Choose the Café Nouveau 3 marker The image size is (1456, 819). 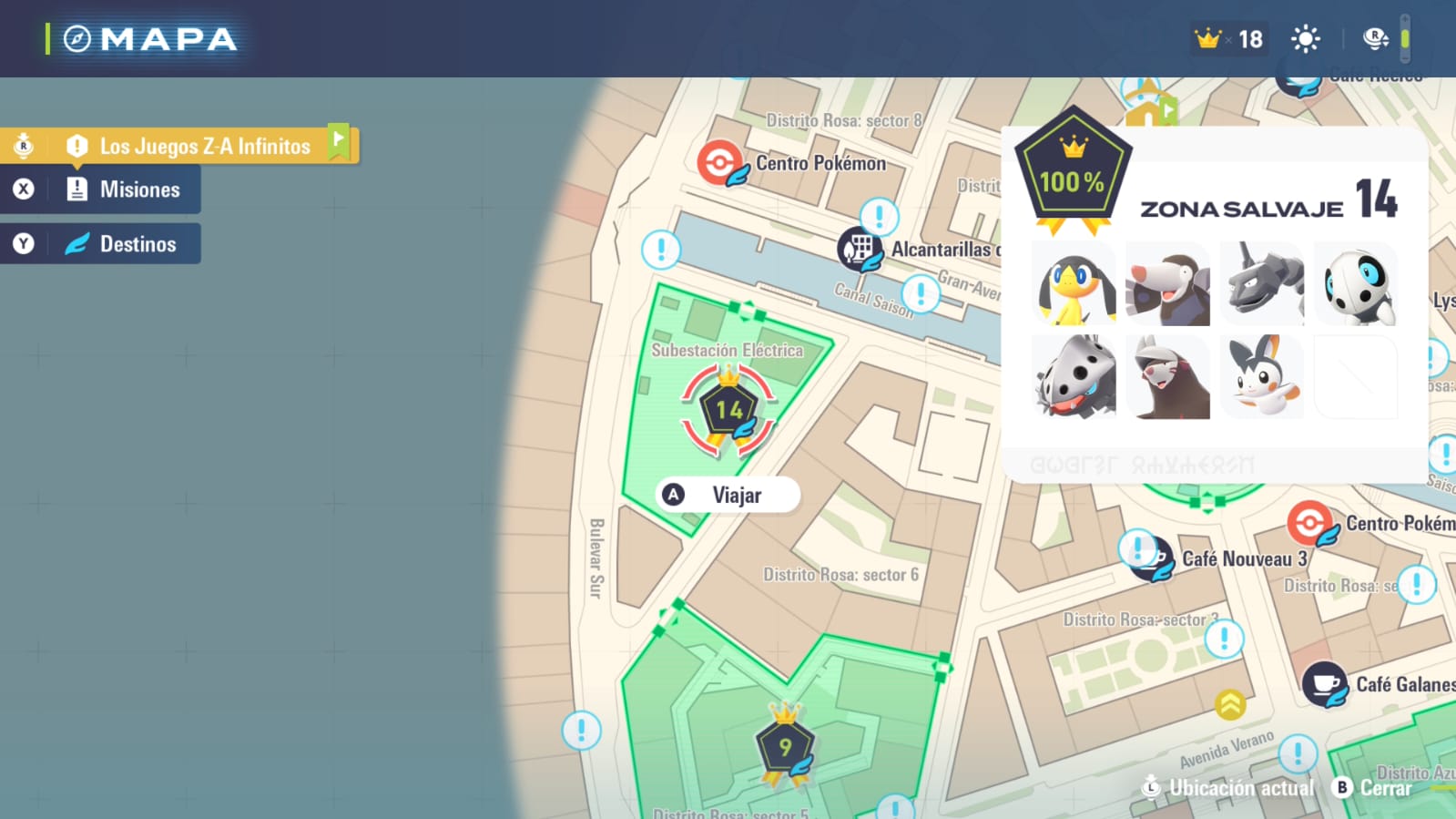(x=1152, y=558)
